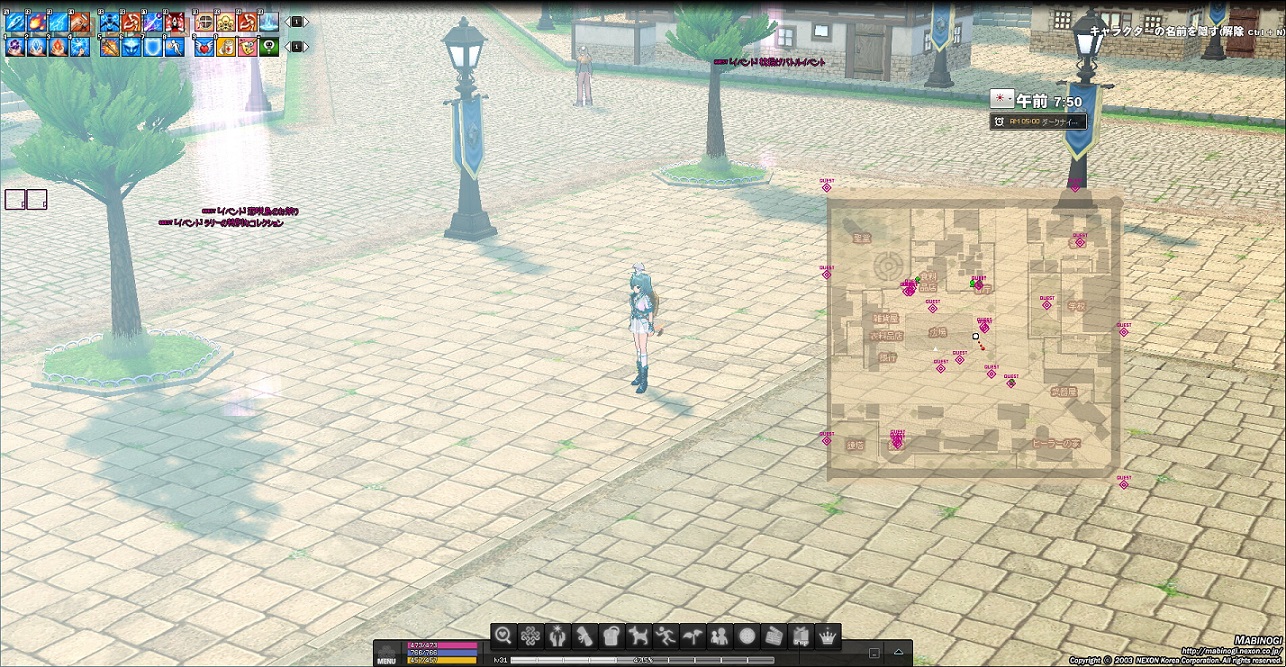Activate the blue shield skill icon
This screenshot has width=1286, height=667.
[x=152, y=46]
